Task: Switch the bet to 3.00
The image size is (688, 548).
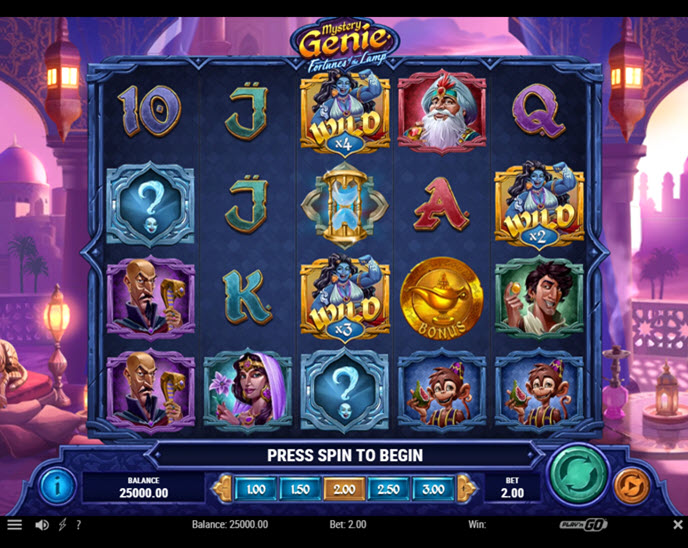Action: coord(432,489)
